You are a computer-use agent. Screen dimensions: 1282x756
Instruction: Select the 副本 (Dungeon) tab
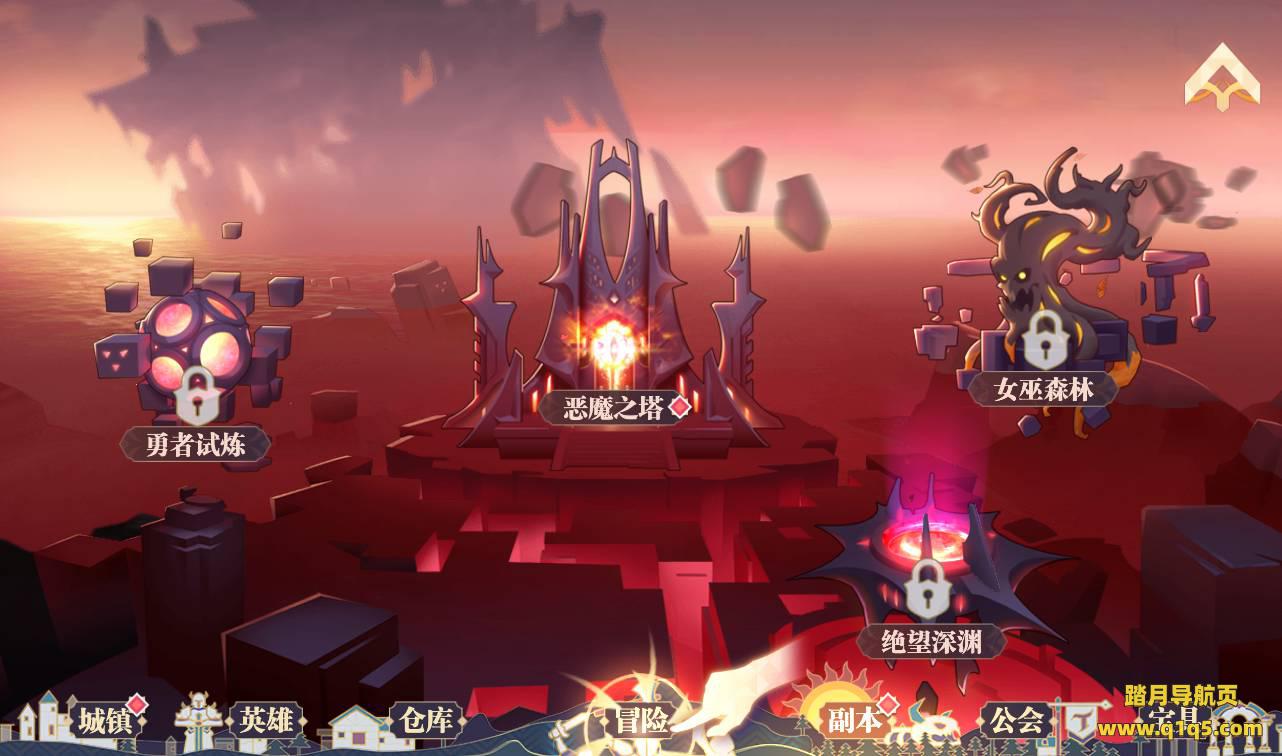855,720
